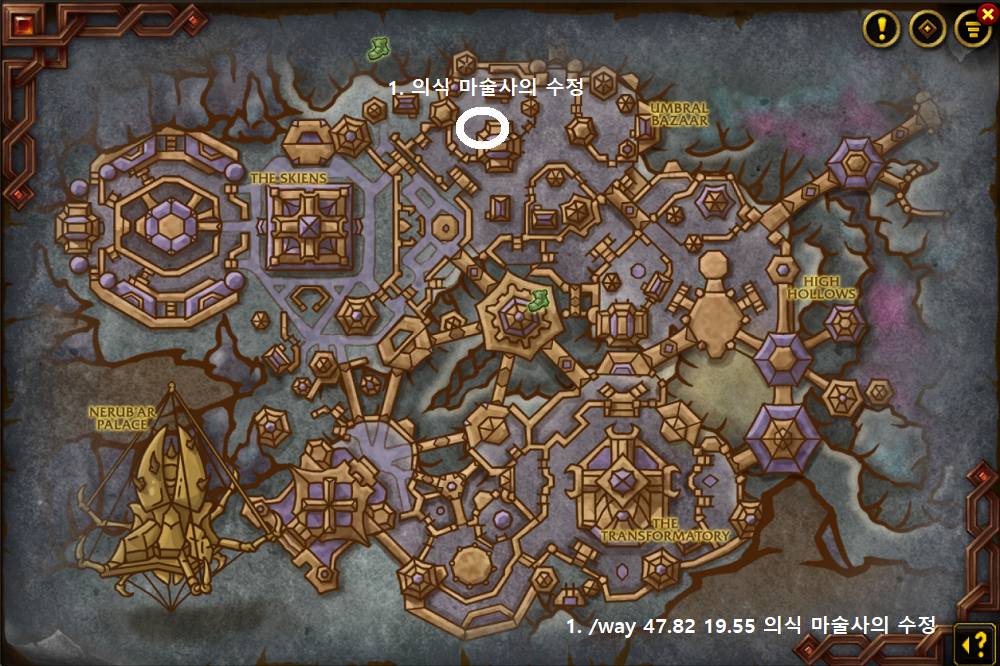Open the exclamation mark quest button

click(x=881, y=28)
